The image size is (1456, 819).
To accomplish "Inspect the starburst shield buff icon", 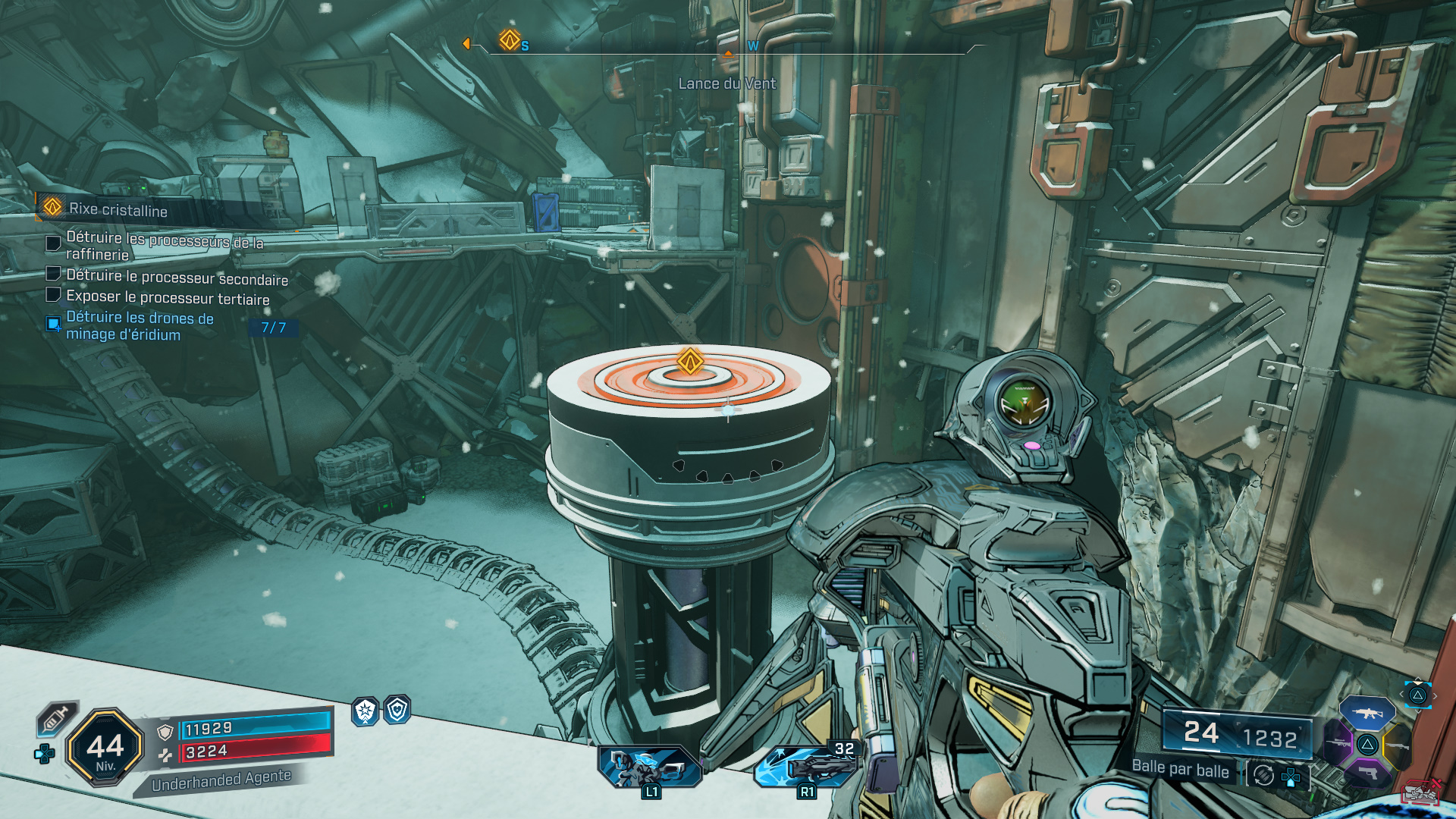I will pos(366,711).
